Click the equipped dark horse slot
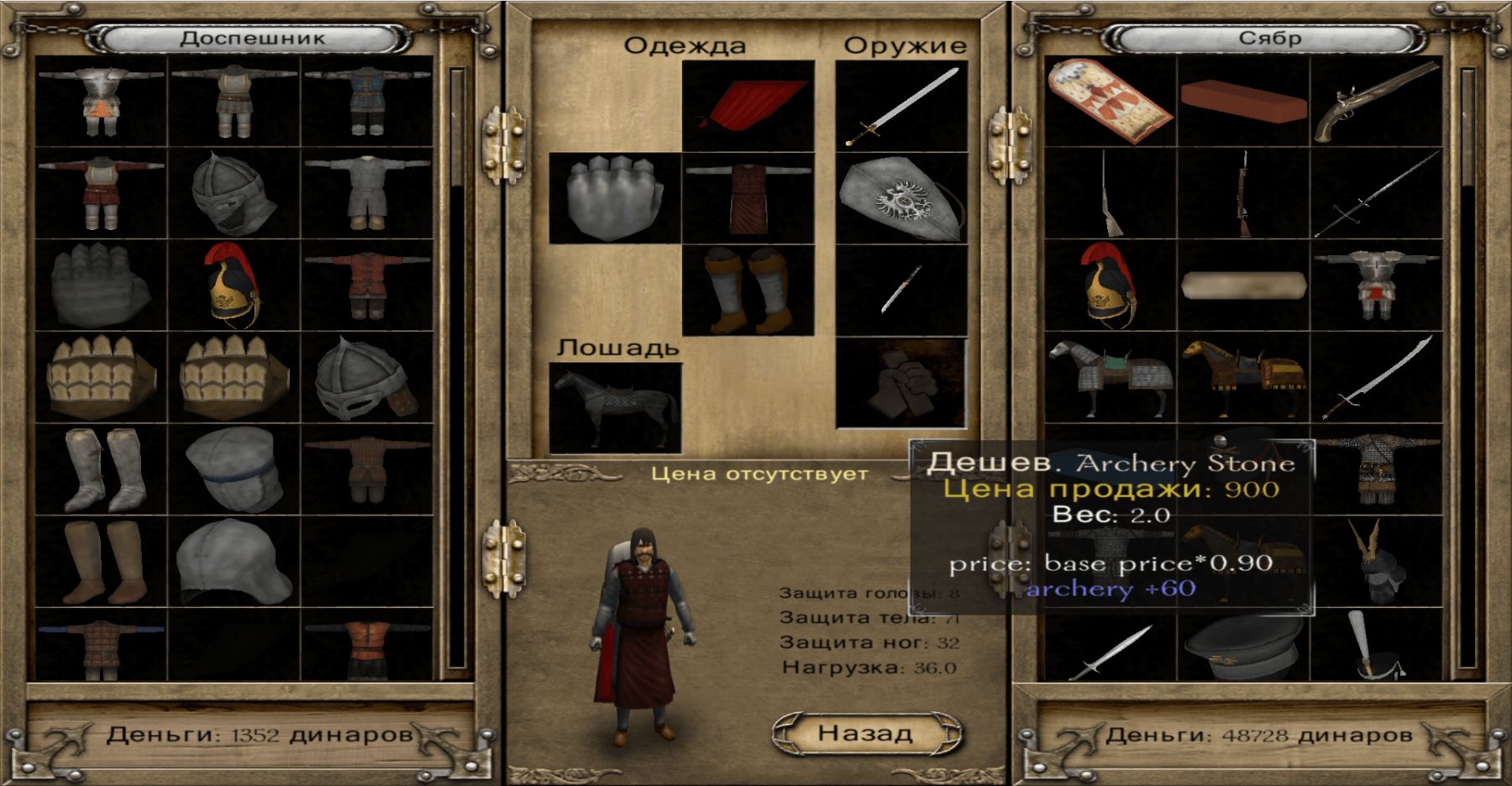The height and width of the screenshot is (786, 1512). tap(614, 408)
